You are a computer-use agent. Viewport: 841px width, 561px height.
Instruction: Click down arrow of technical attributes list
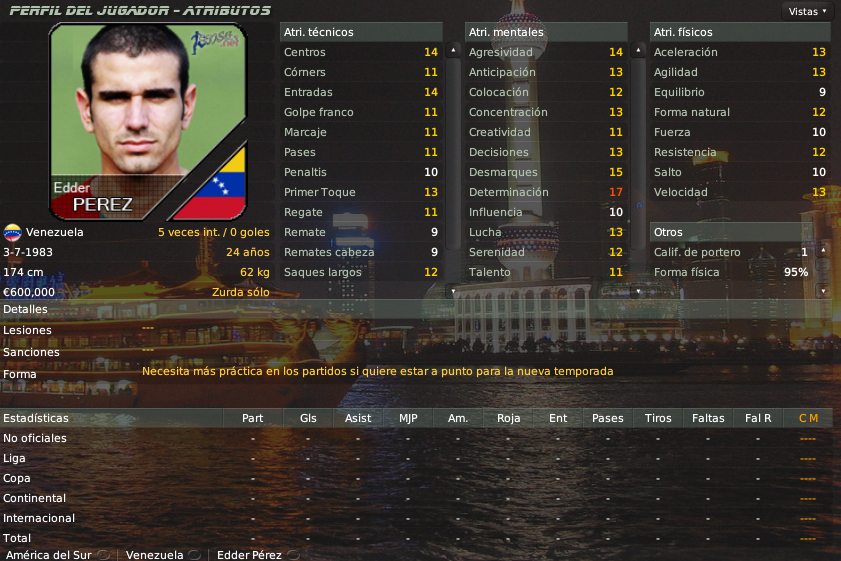(x=453, y=291)
